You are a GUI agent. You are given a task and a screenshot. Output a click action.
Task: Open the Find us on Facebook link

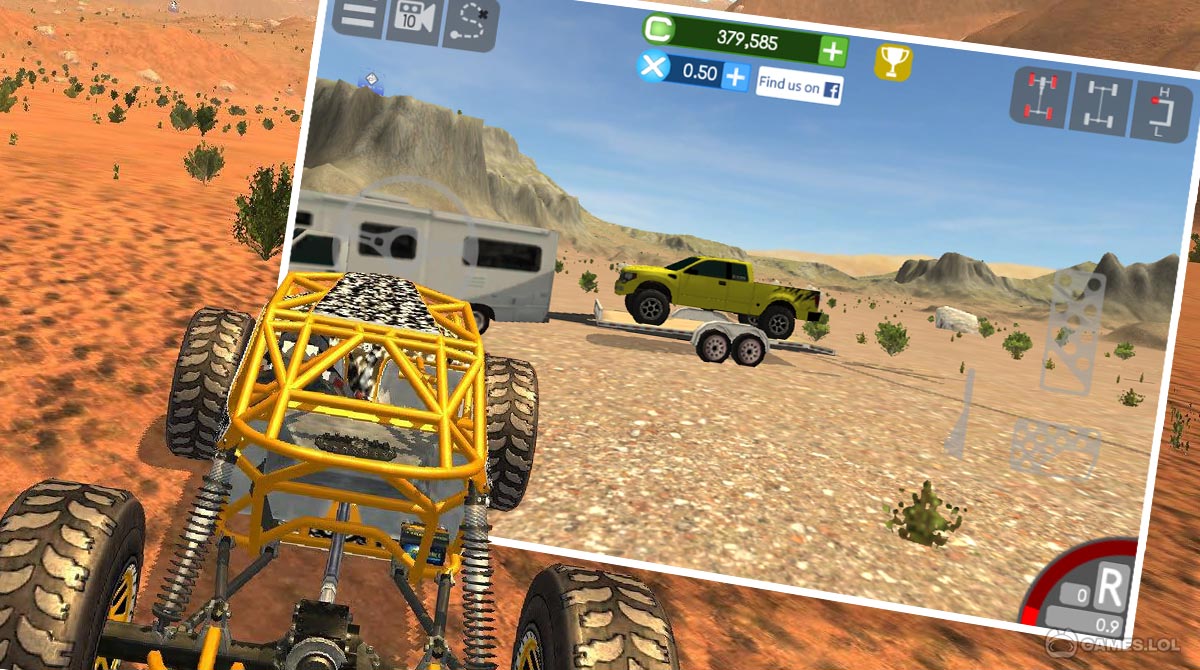click(x=799, y=87)
